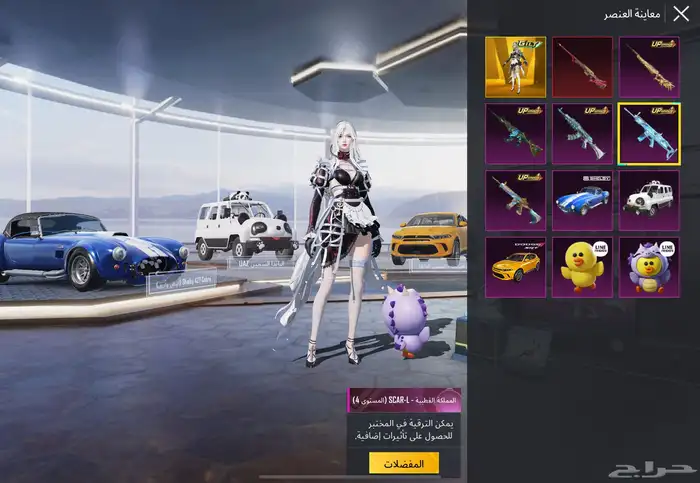The height and width of the screenshot is (483, 700).
Task: Select the purple dinosaur-costume duck tile
Action: (x=649, y=266)
